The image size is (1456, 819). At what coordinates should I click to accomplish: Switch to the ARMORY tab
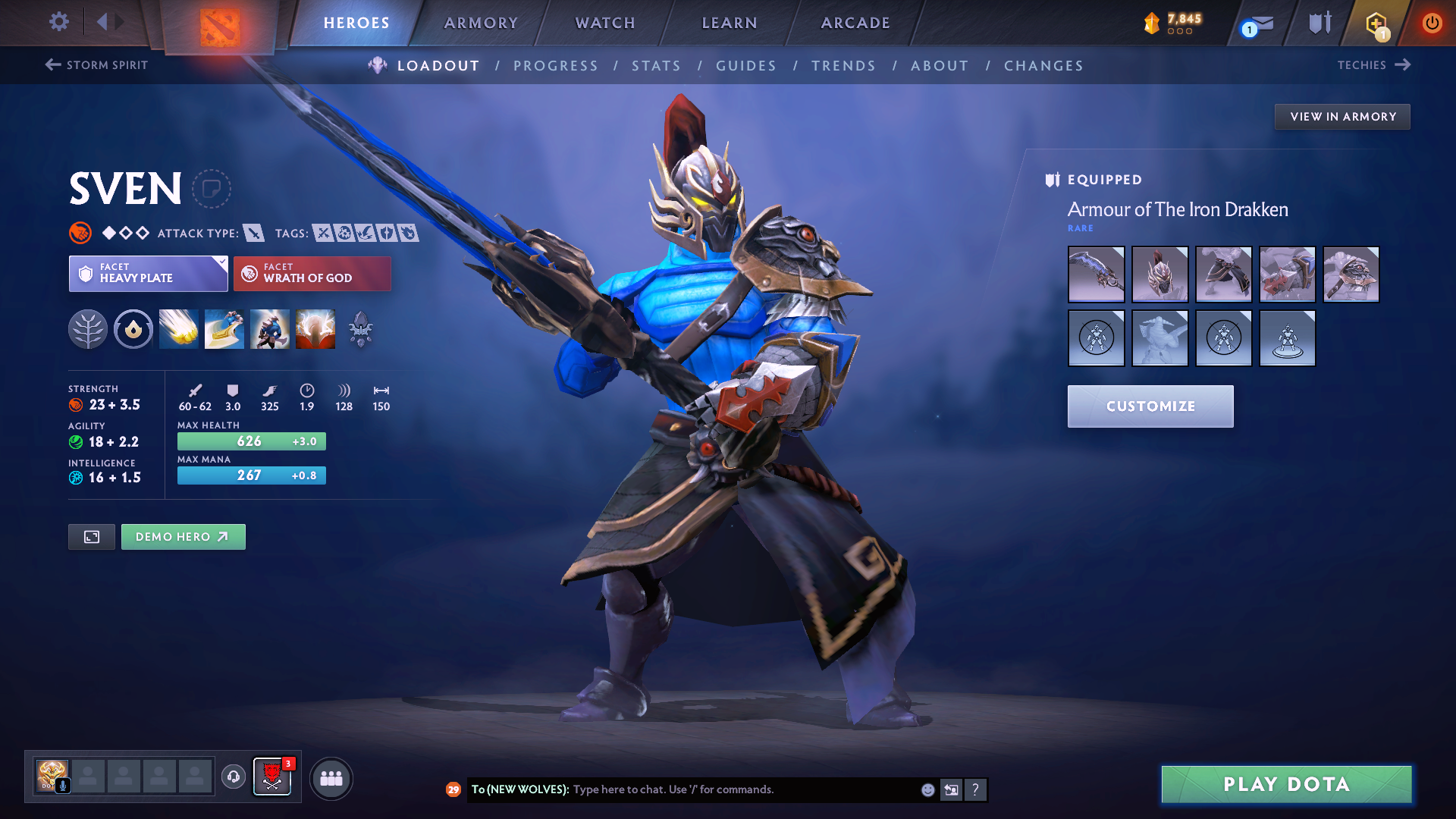click(x=481, y=22)
